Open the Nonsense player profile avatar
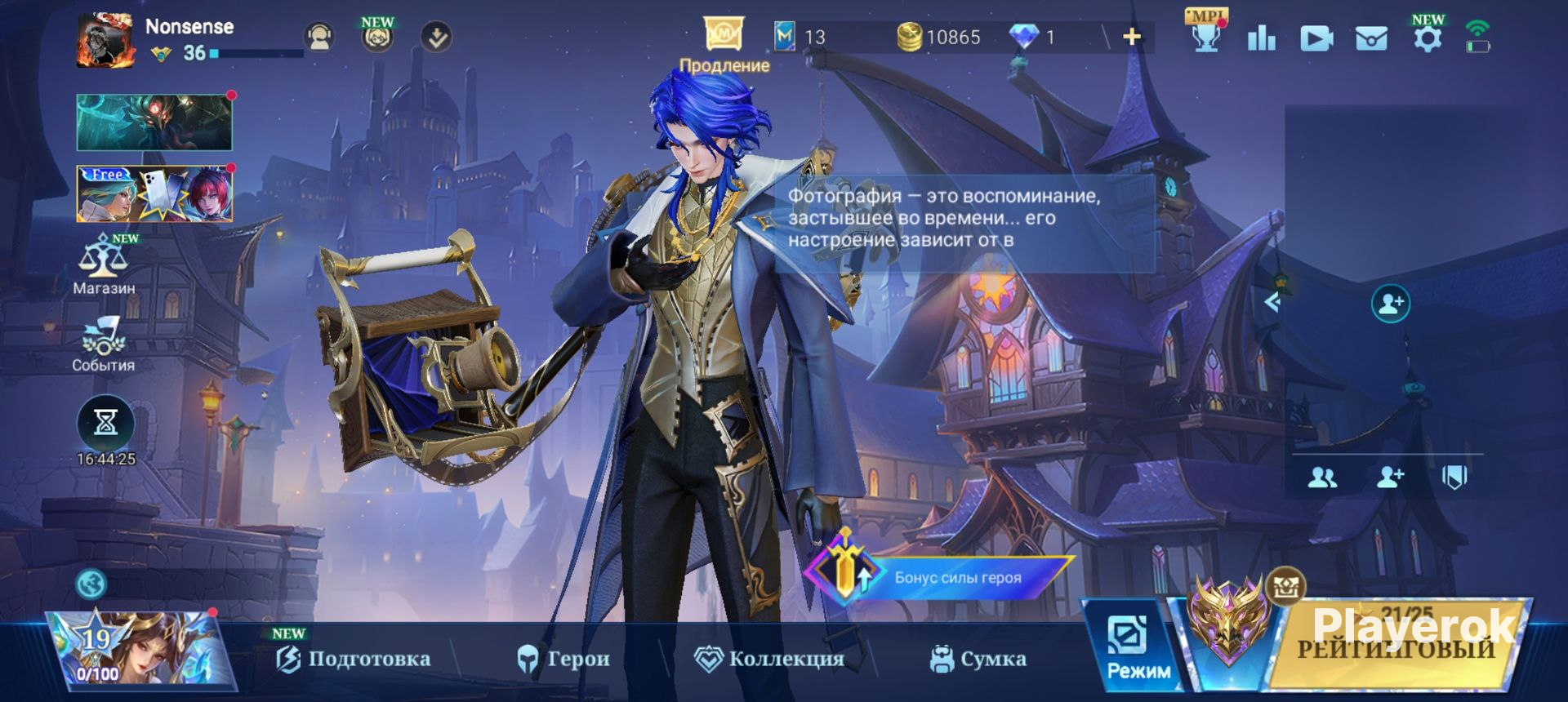The width and height of the screenshot is (1568, 702). click(105, 40)
